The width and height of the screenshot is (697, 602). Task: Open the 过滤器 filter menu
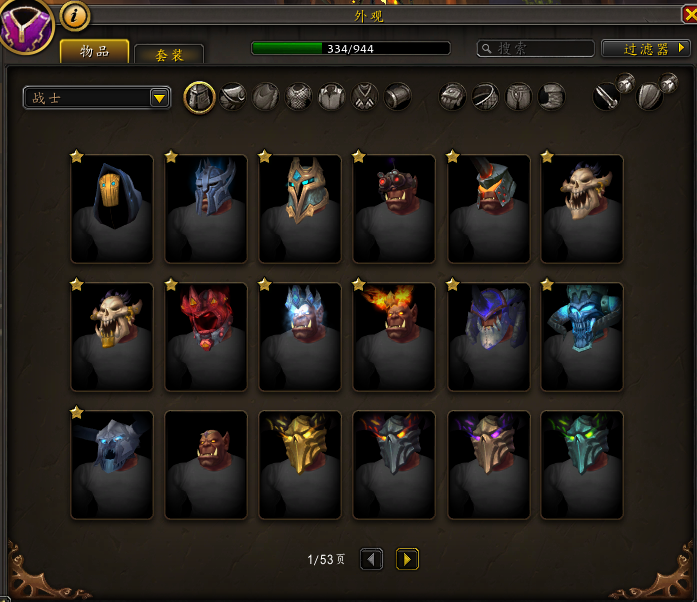click(646, 48)
